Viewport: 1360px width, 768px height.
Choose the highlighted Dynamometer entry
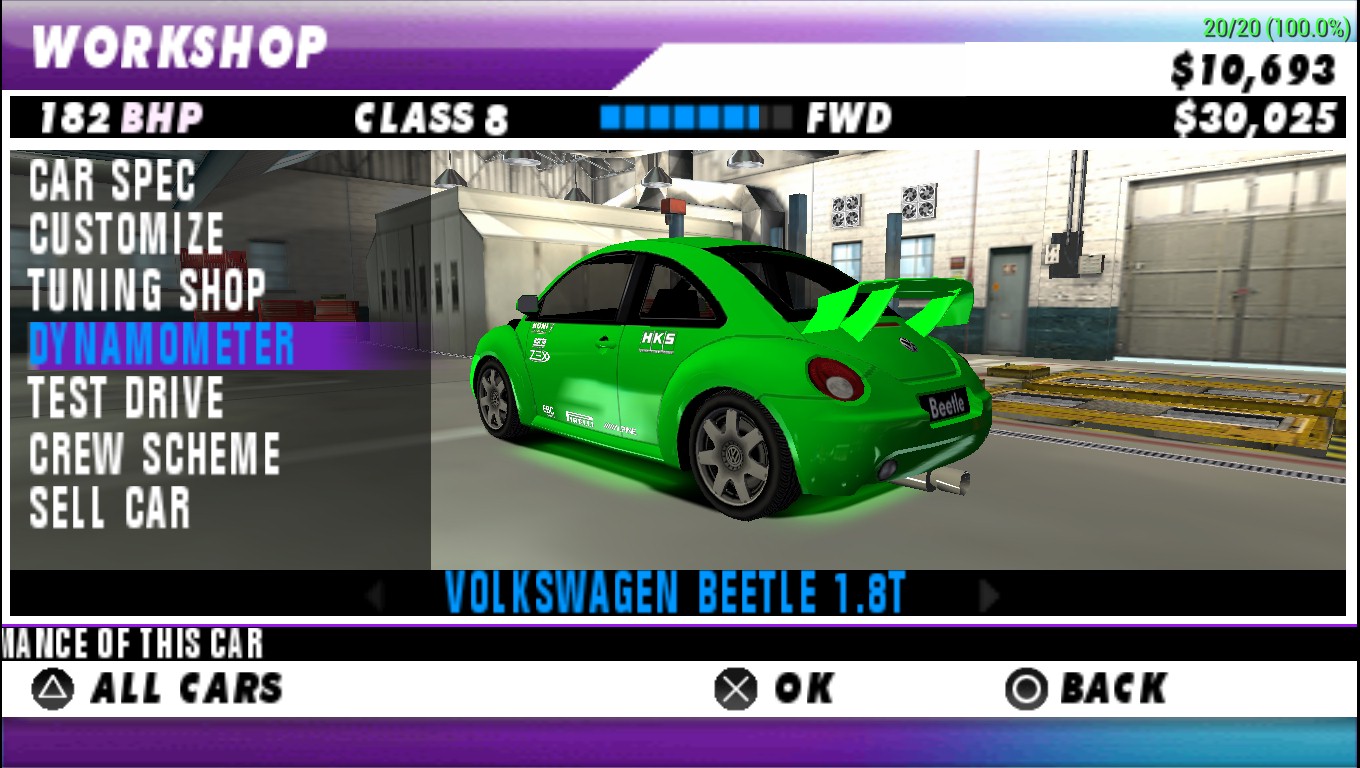(162, 345)
